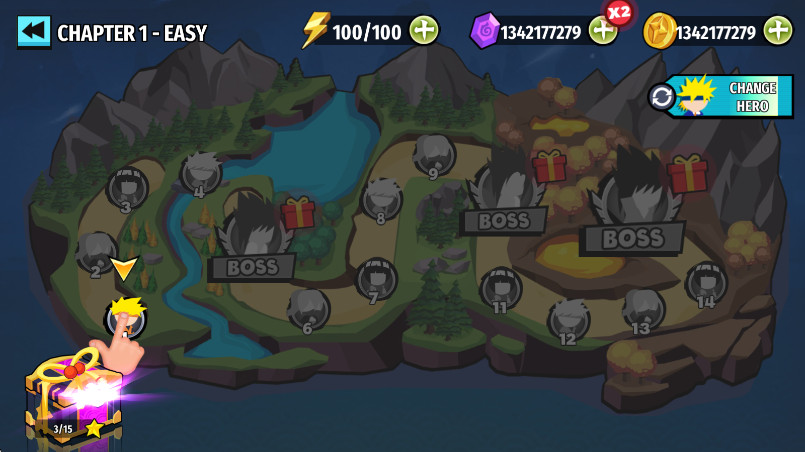Choose level 3 node on the map

pyautogui.click(x=127, y=188)
